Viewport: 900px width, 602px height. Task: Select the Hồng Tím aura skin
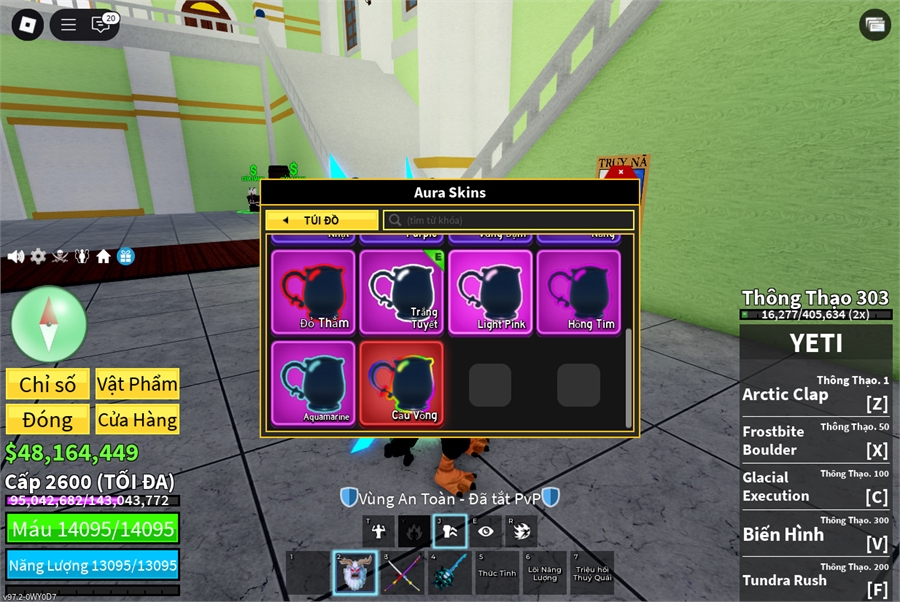(x=578, y=291)
